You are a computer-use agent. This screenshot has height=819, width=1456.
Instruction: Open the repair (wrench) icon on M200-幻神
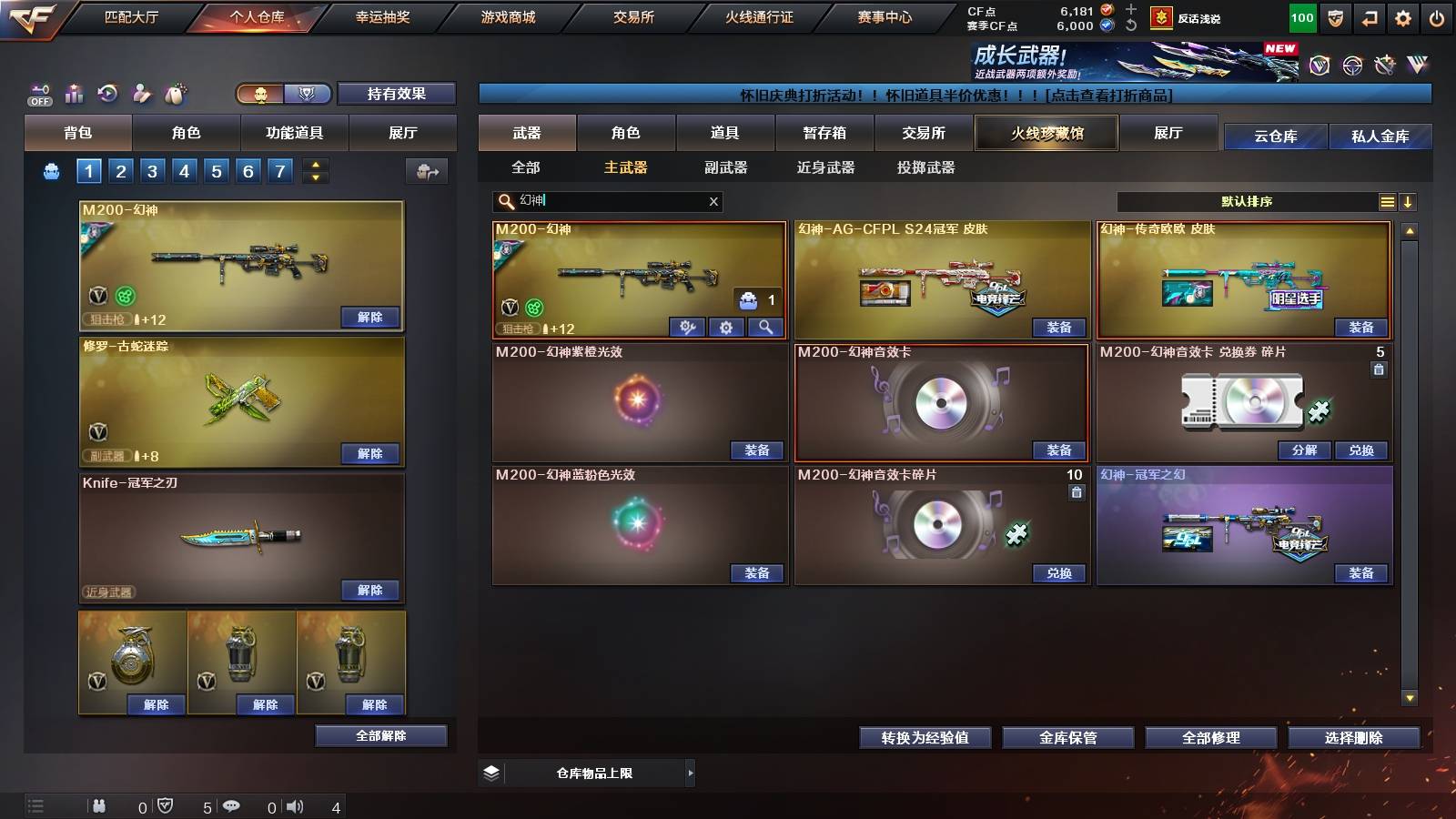click(x=687, y=326)
